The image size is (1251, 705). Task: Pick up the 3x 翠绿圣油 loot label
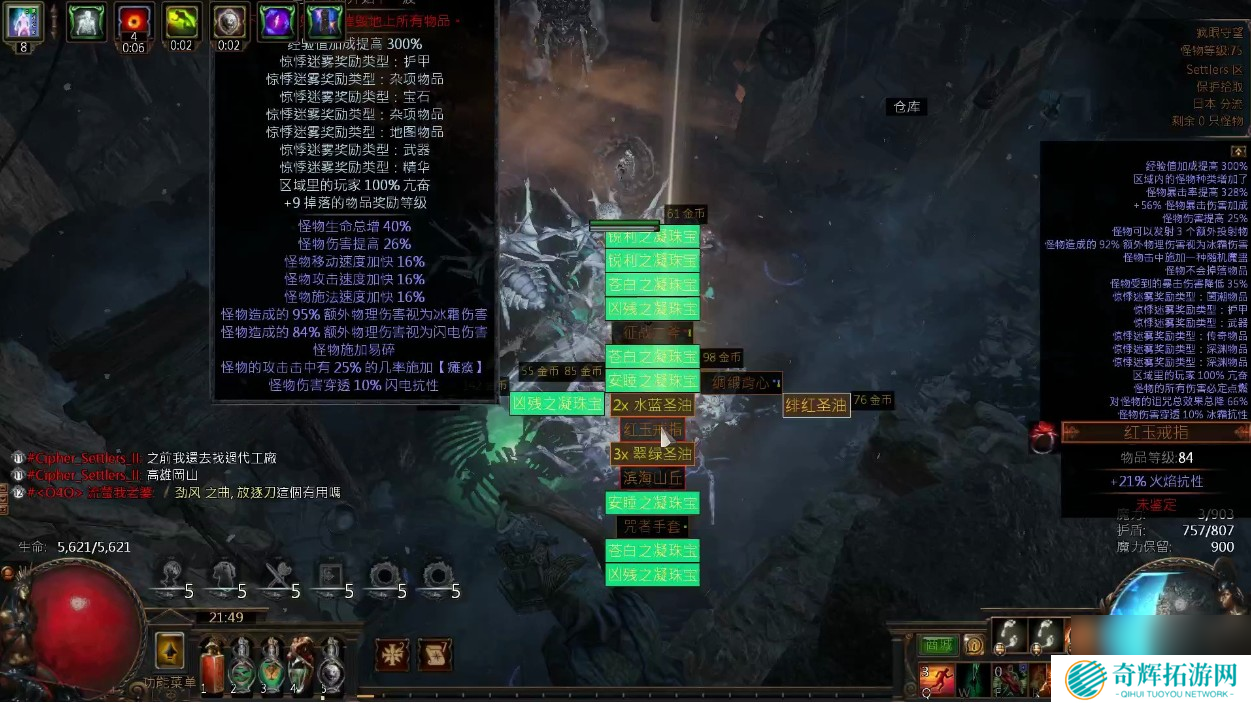(652, 454)
